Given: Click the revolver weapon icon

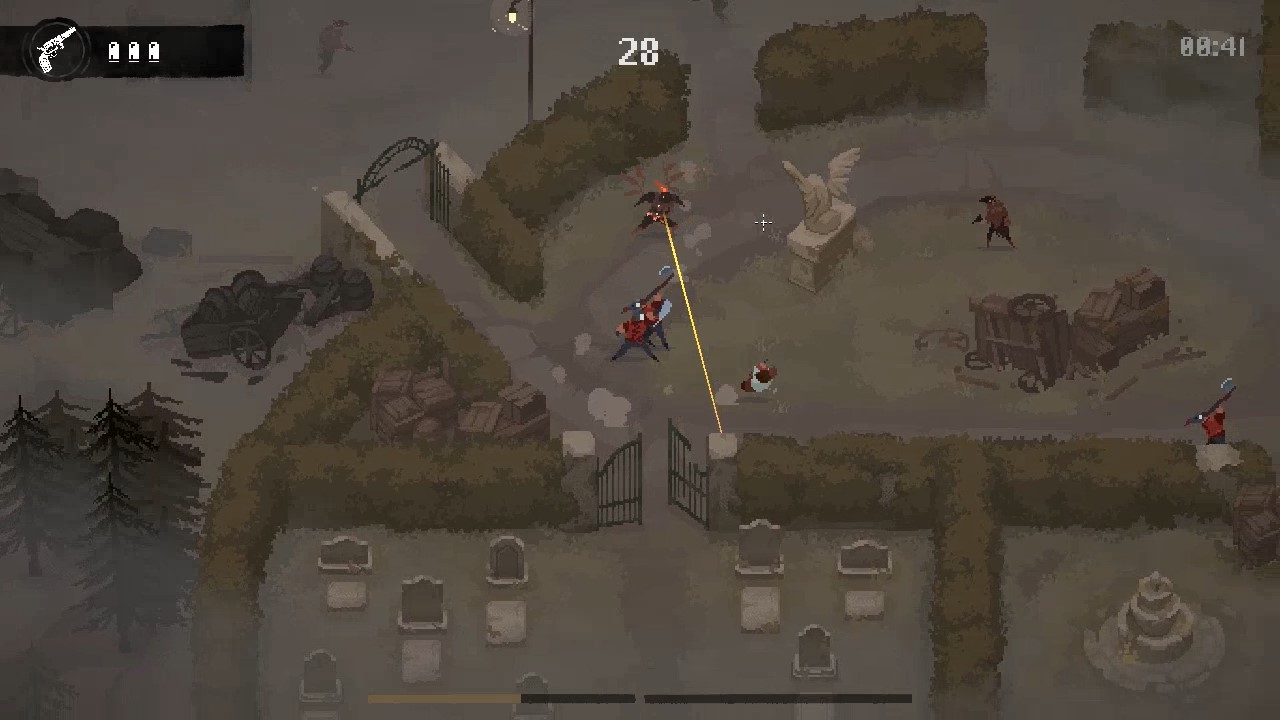Looking at the screenshot, I should [57, 45].
